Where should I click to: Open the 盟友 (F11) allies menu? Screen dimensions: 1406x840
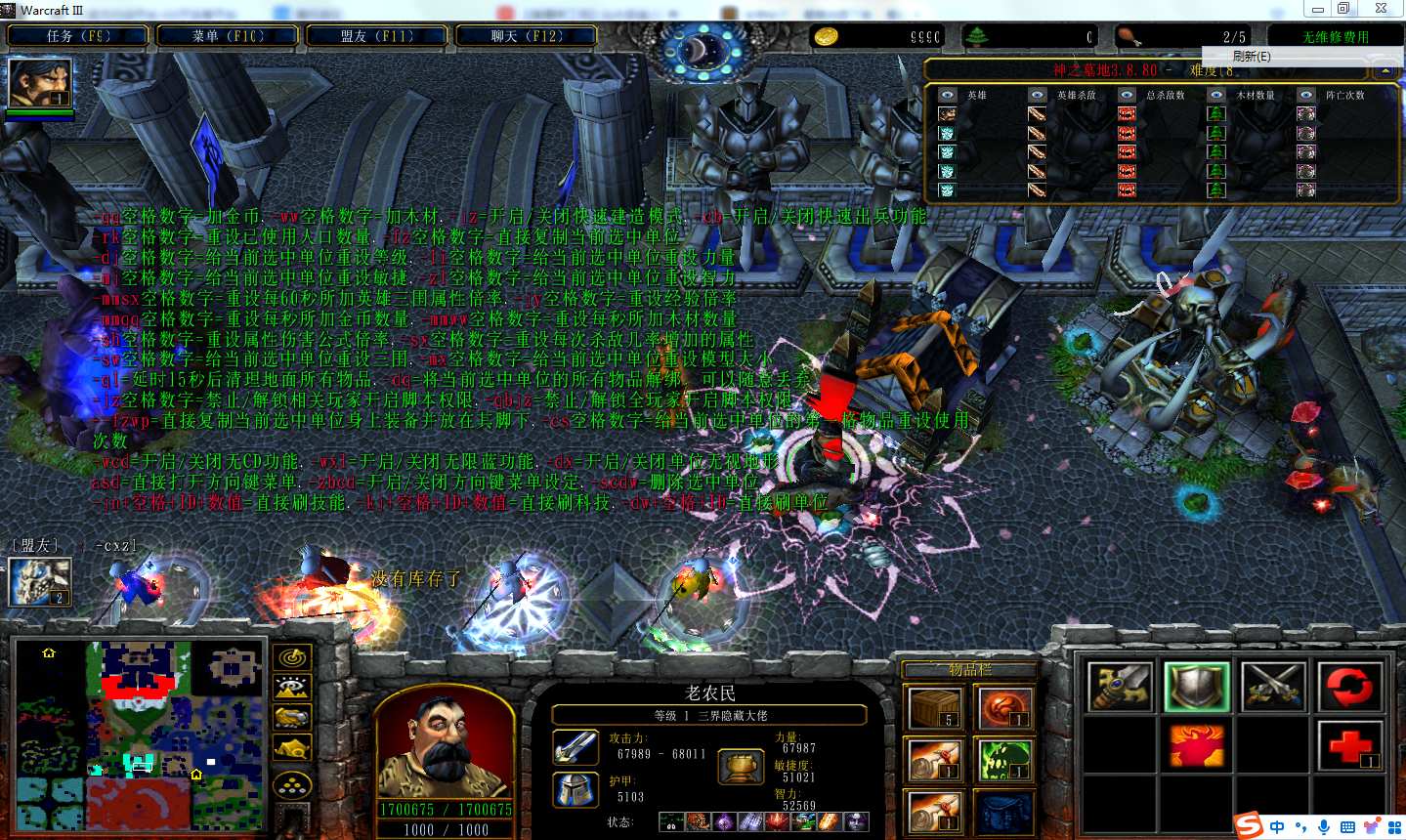click(x=377, y=36)
